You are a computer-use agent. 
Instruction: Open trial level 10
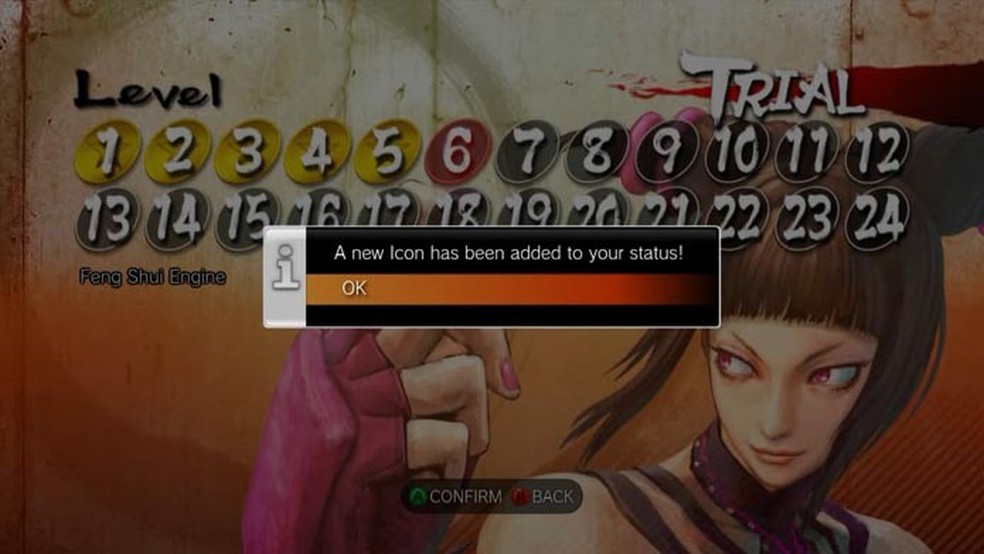[737, 153]
